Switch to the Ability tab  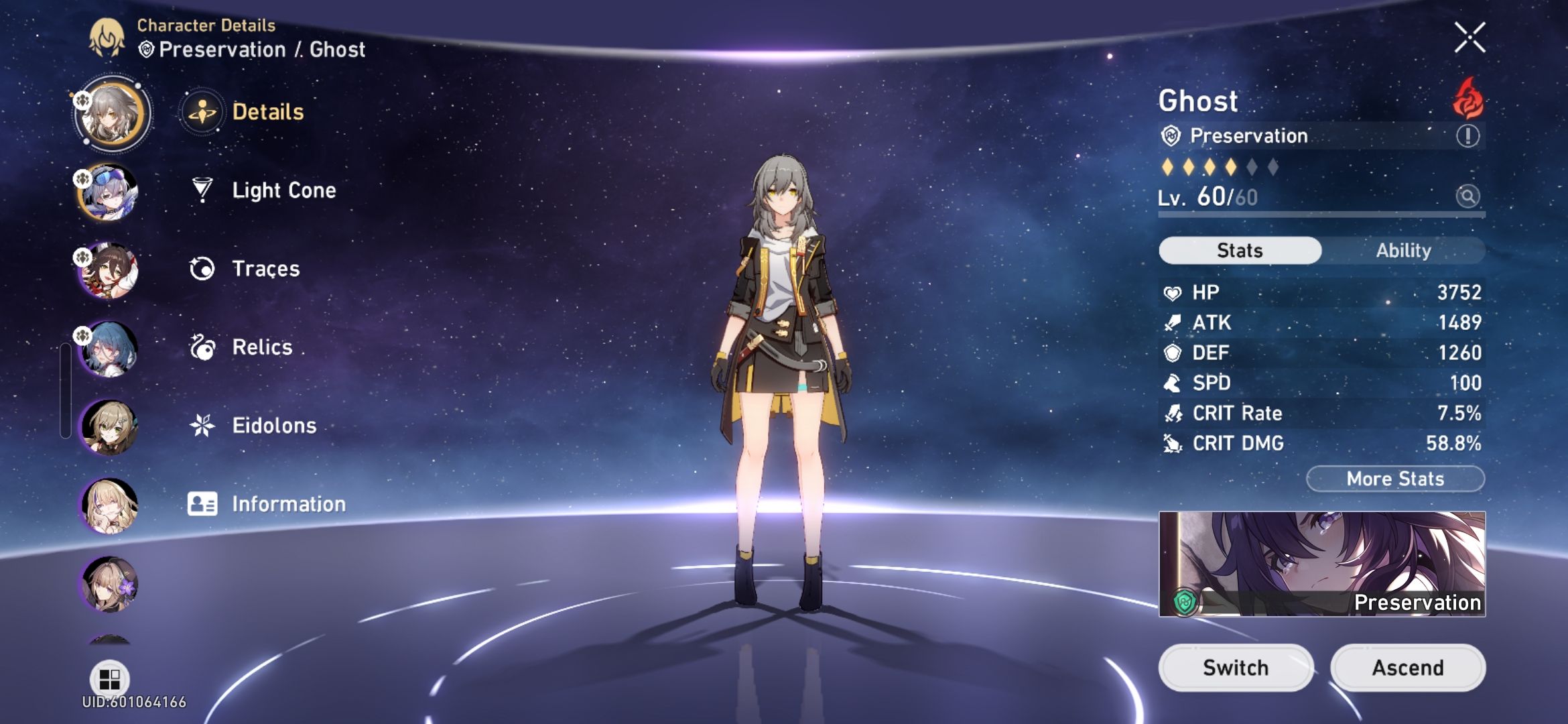(x=1404, y=250)
